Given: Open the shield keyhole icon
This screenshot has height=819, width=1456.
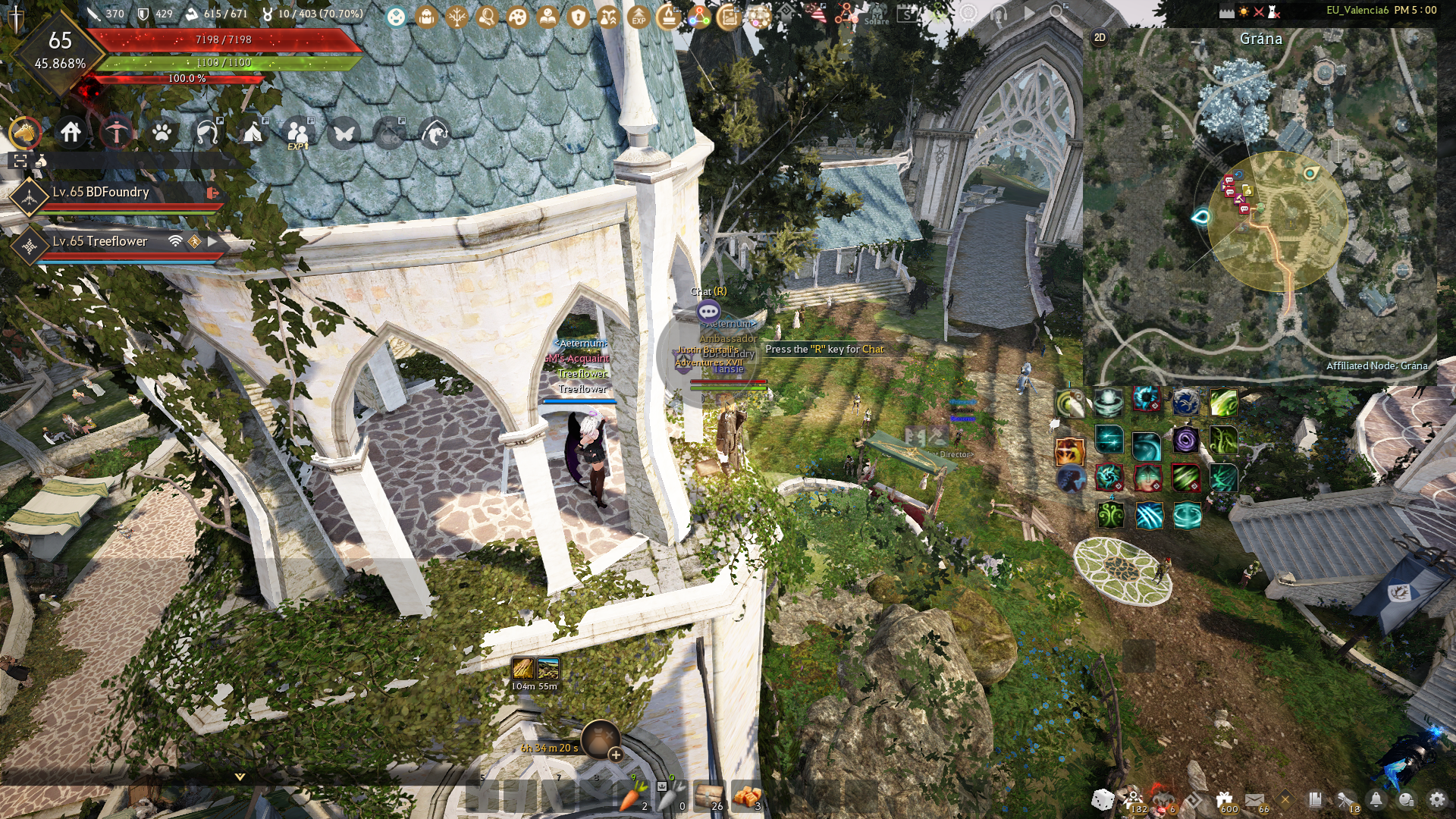Looking at the screenshot, I should pyautogui.click(x=578, y=17).
